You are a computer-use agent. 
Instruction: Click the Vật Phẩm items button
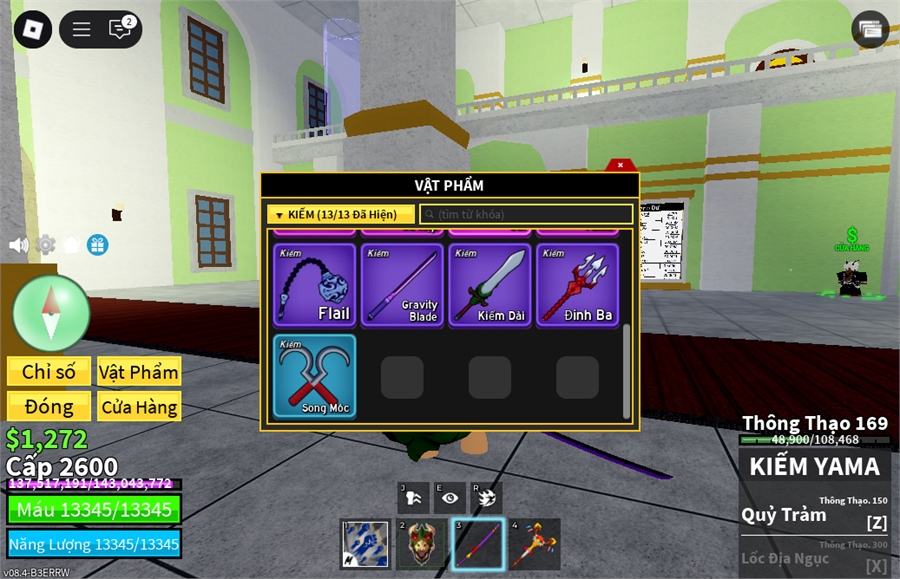pyautogui.click(x=139, y=372)
